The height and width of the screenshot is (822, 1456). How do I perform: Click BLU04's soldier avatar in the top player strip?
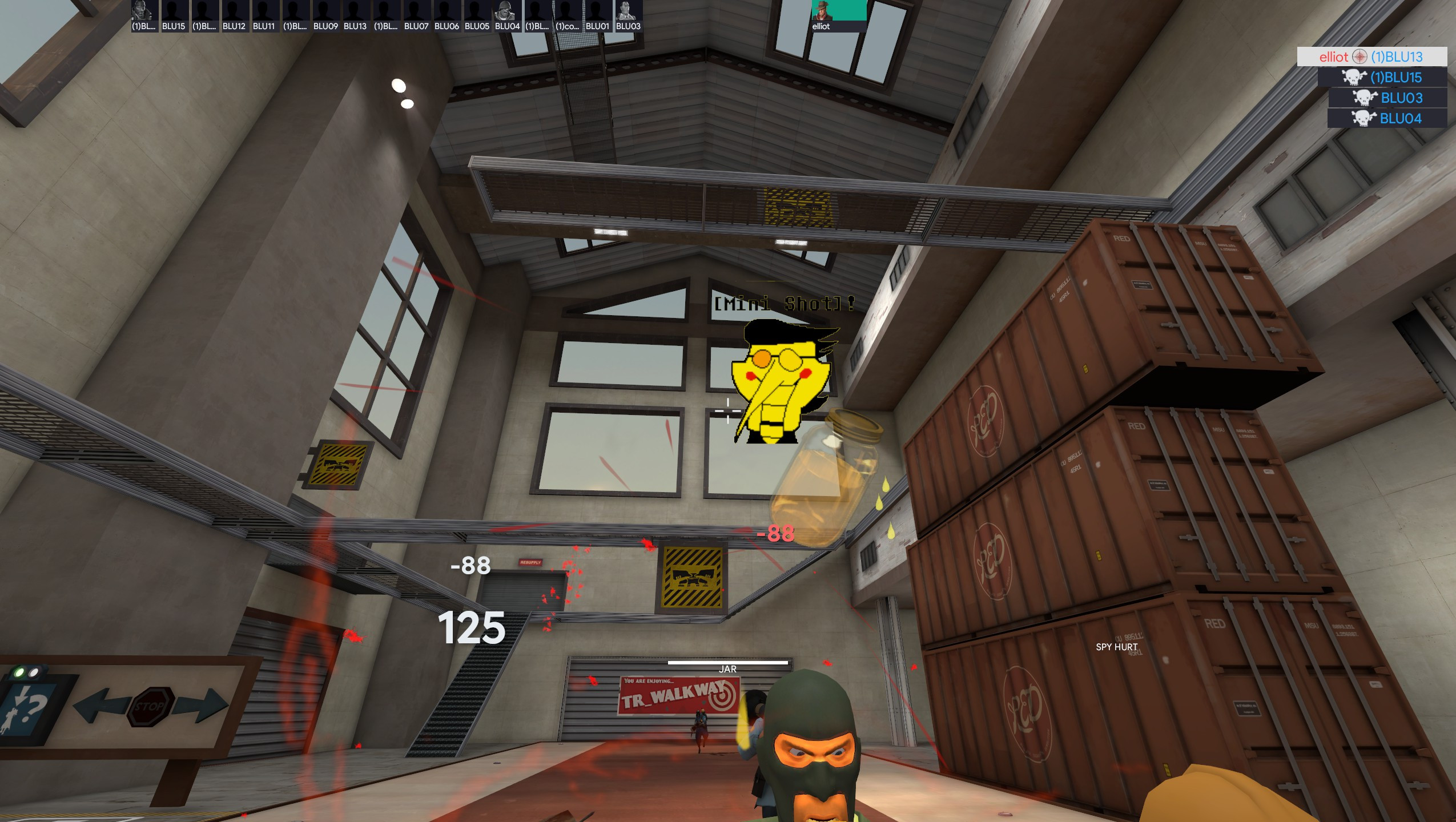coord(505,10)
